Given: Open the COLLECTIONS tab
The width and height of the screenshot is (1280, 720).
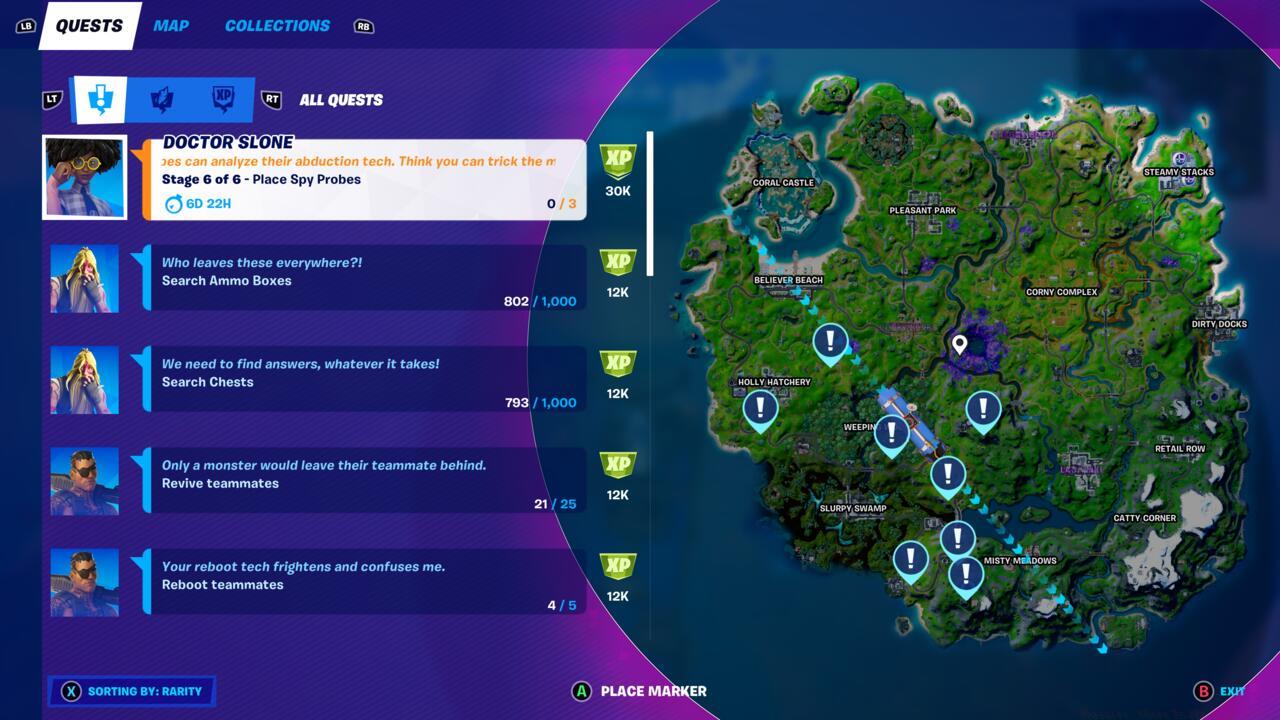Looking at the screenshot, I should coord(276,25).
